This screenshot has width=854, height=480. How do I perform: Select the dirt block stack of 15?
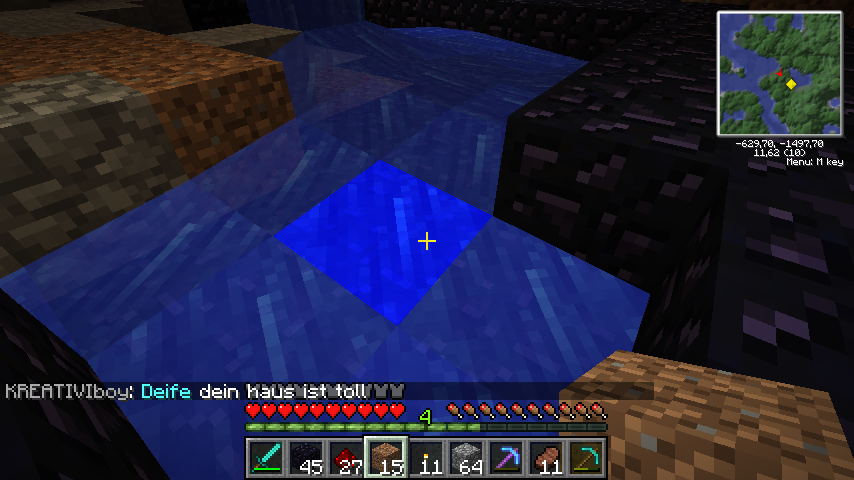point(386,458)
